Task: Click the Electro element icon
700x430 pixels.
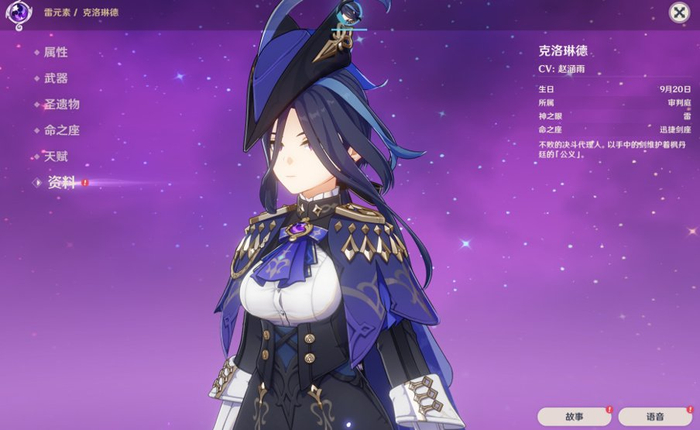Action: click(x=16, y=12)
